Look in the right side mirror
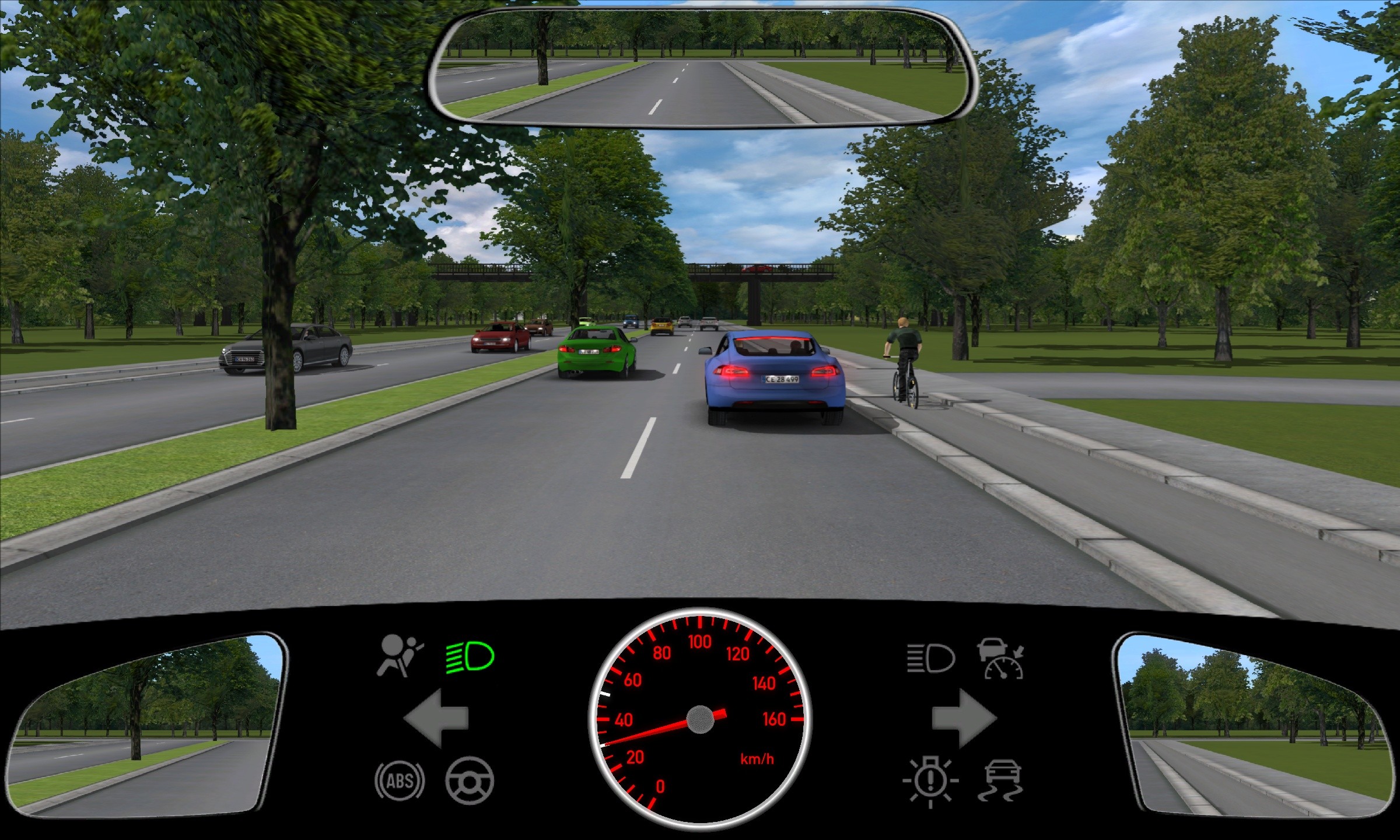This screenshot has width=1400, height=840. pos(1254,723)
